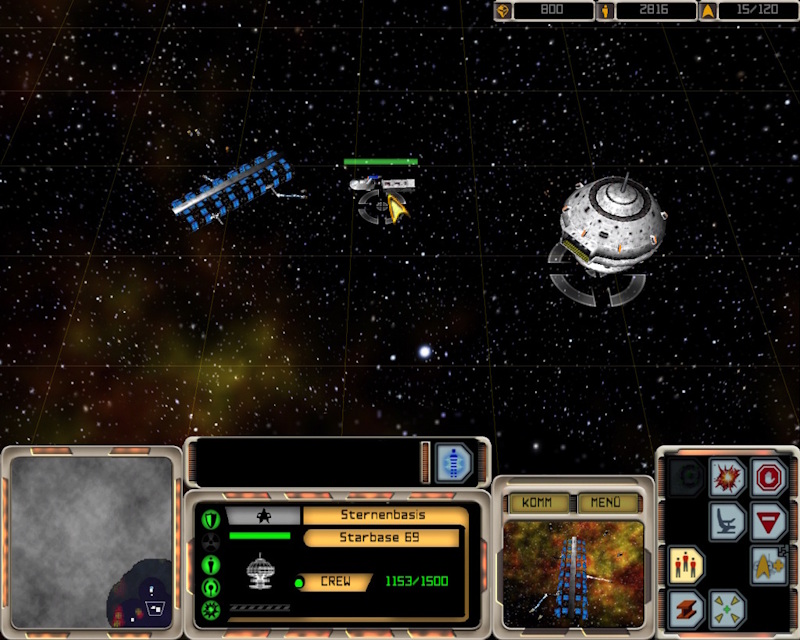Issue the red stop-hand command
Screen dimensions: 800x640
(x=769, y=478)
